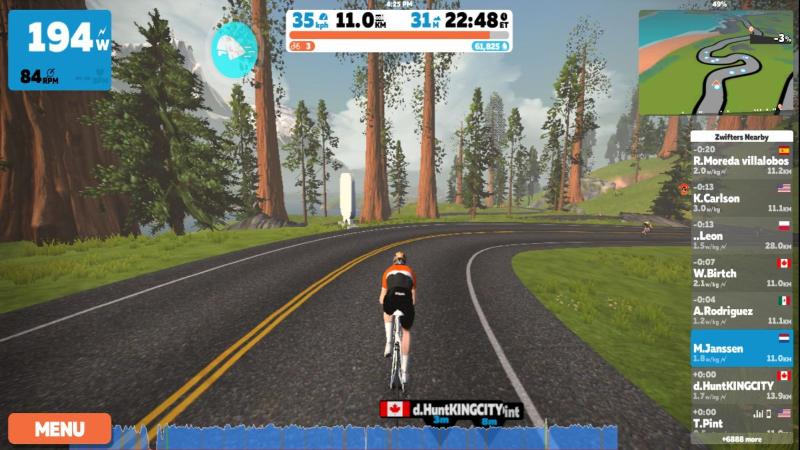Select d.HuntKINGCITY in the rider list
The height and width of the screenshot is (450, 800).
pyautogui.click(x=741, y=385)
